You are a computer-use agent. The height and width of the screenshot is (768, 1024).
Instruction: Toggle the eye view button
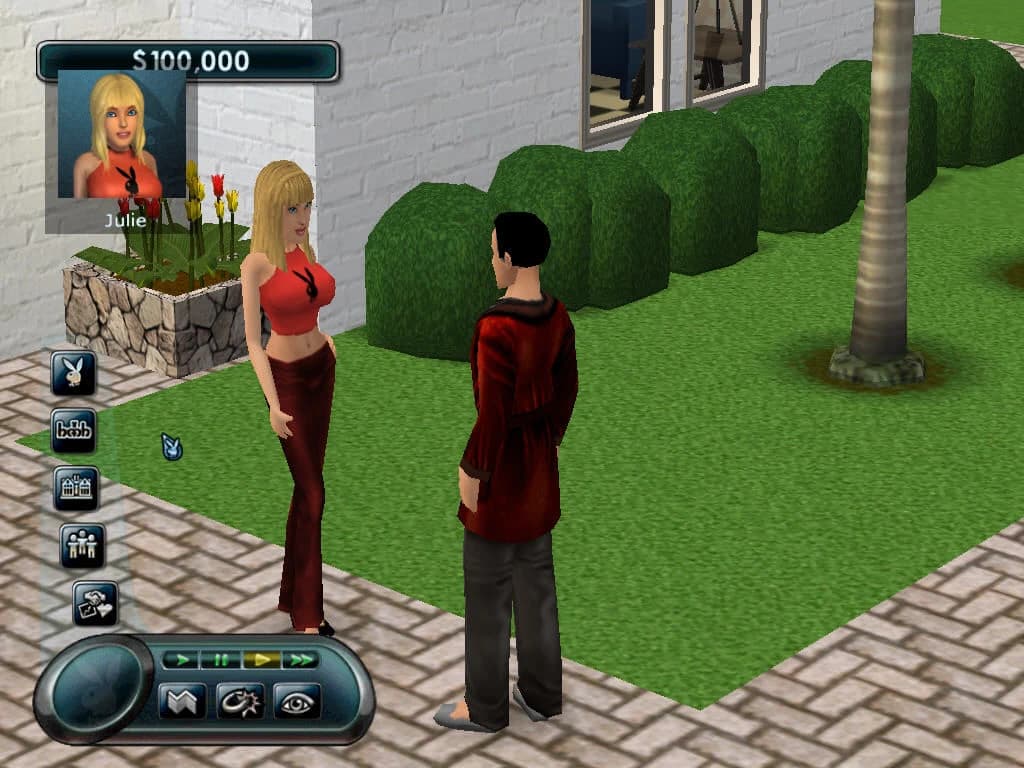tap(297, 701)
